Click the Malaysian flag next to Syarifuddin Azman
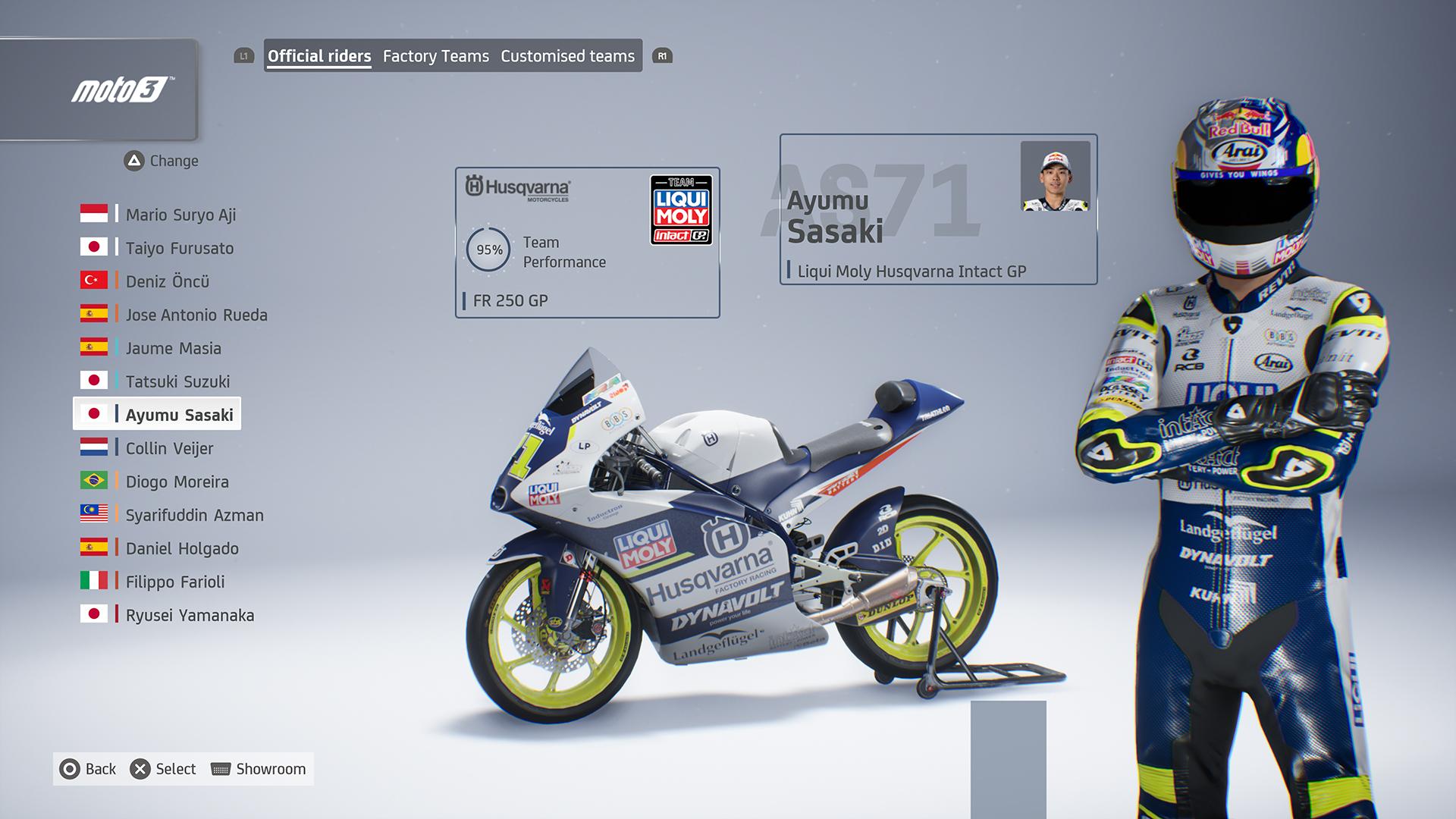The height and width of the screenshot is (819, 1456). click(94, 515)
